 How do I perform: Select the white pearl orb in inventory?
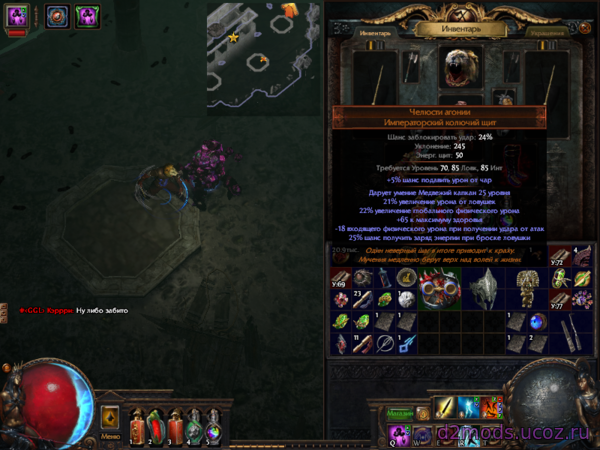[x=406, y=299]
